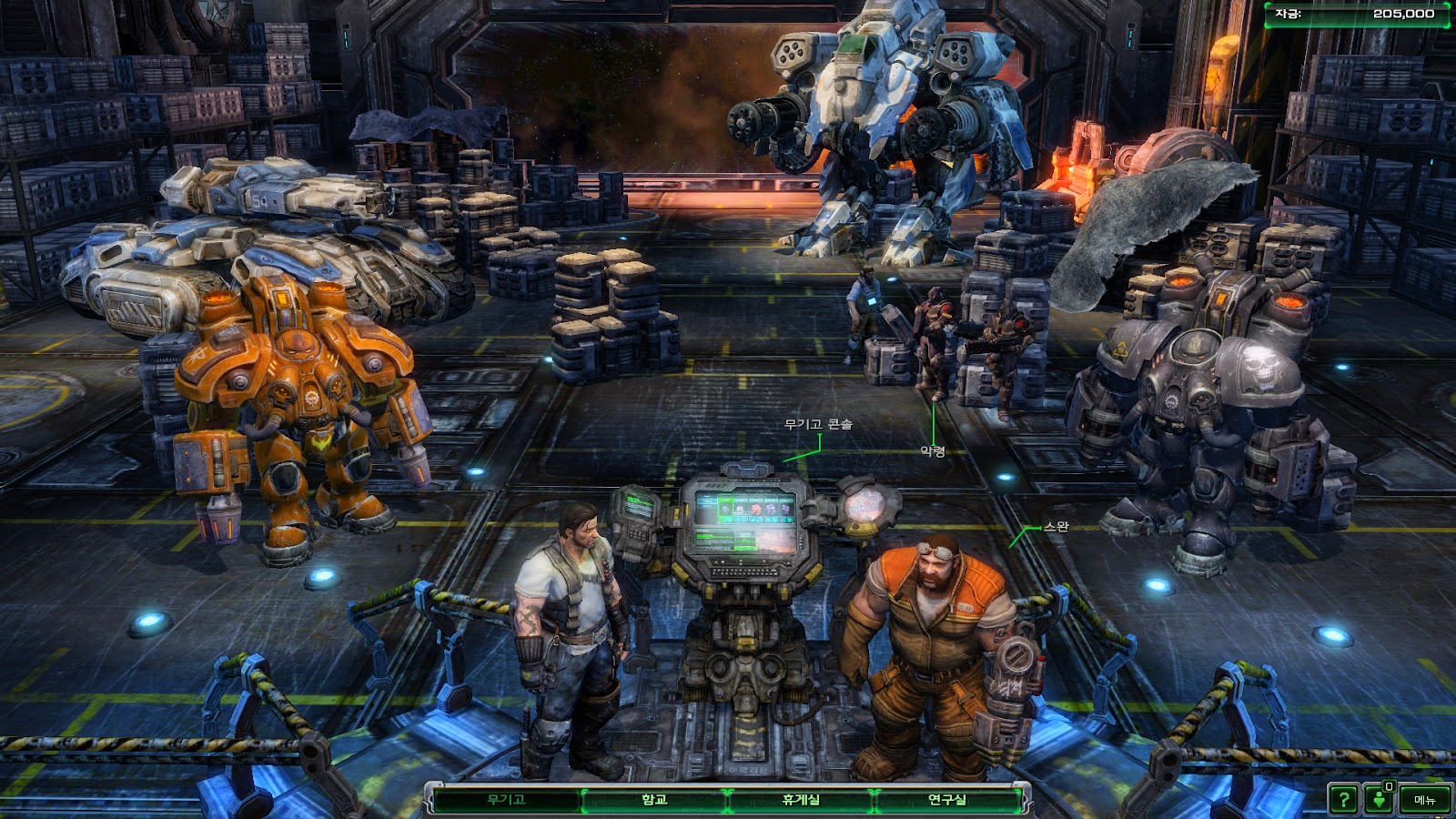
Task: Switch to the 무기고 (Armory) room tab
Action: 506,800
